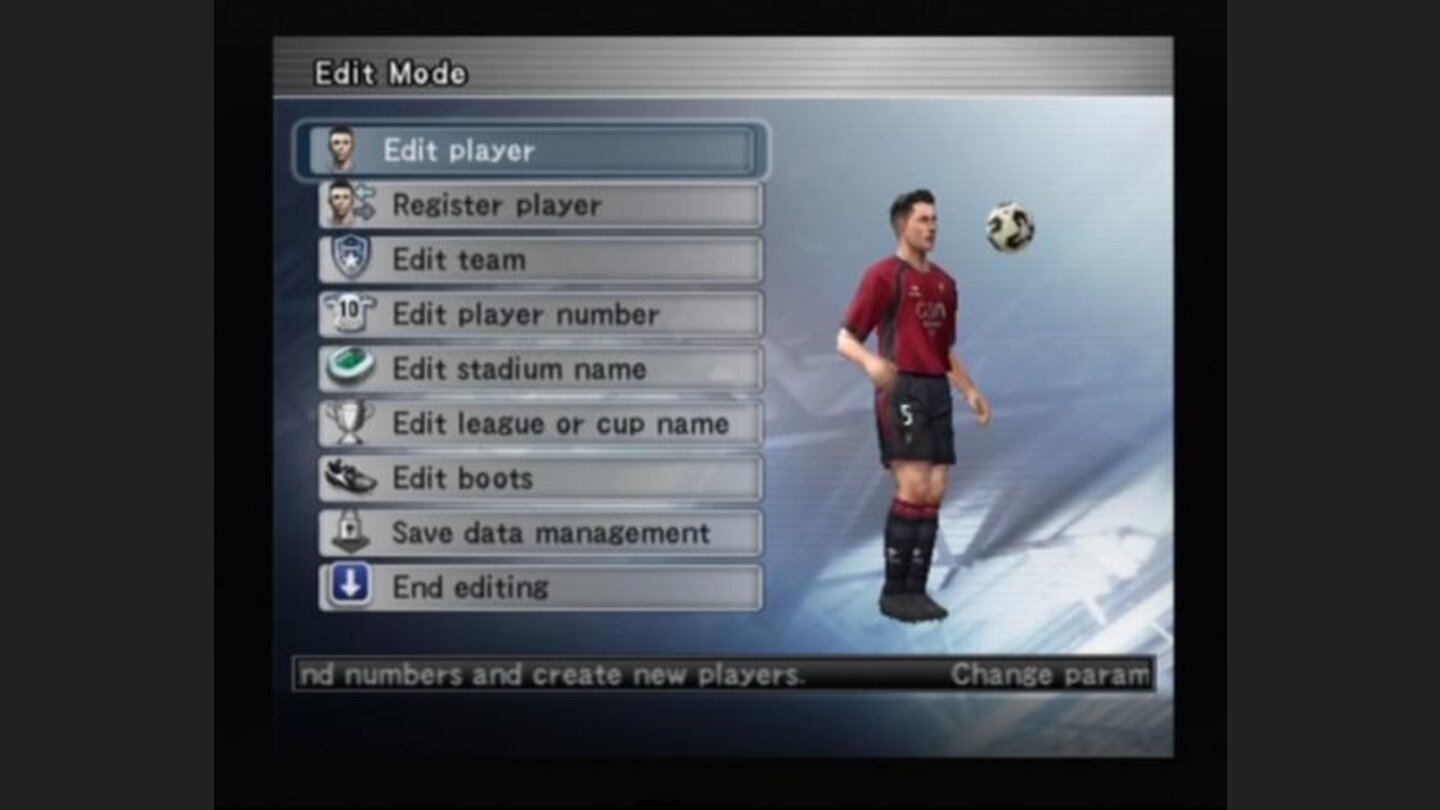Select the Edit boots entry
1440x810 pixels.
coord(460,478)
